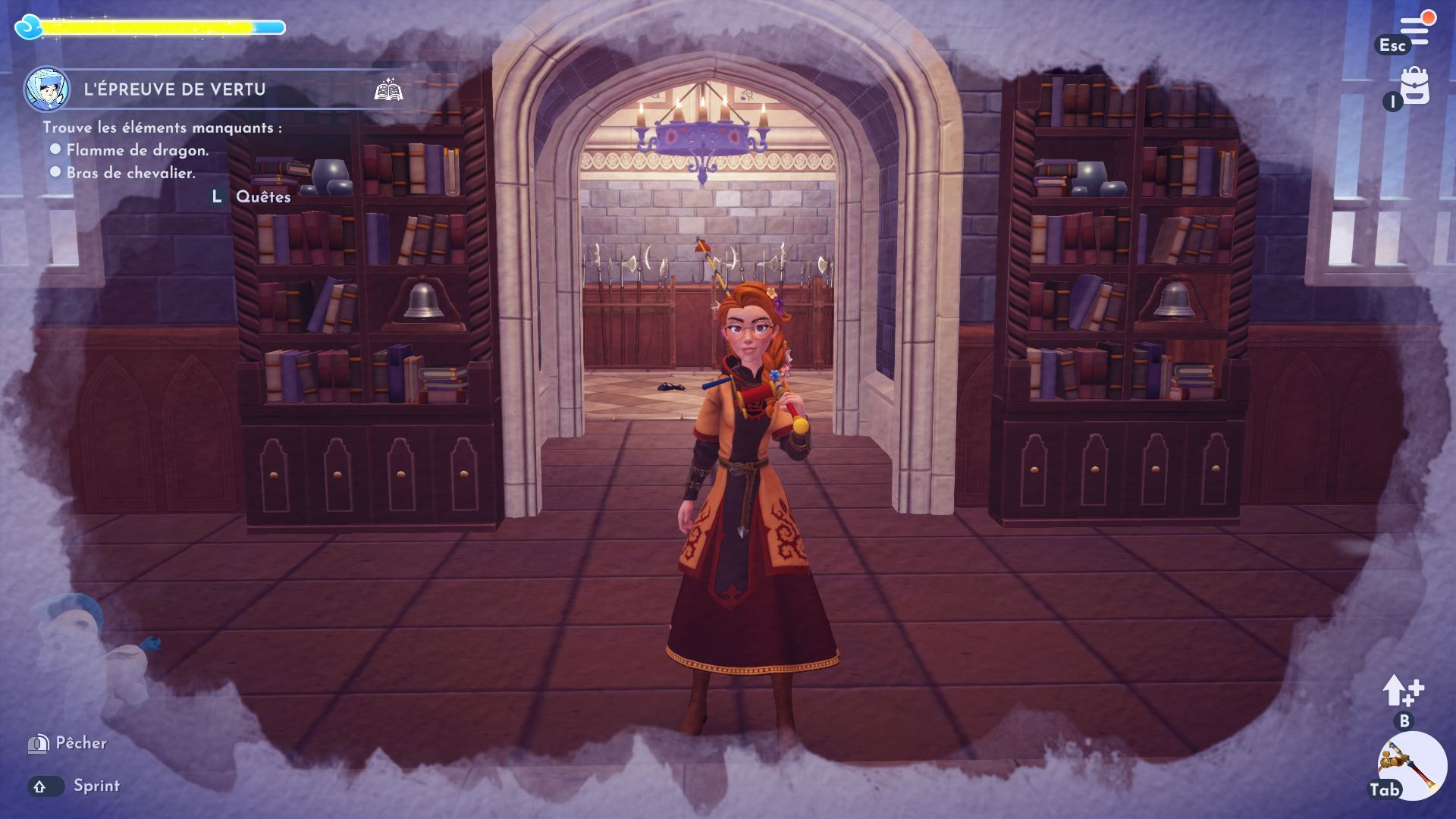This screenshot has width=1456, height=819.
Task: Open the main menu hamburger icon
Action: [1414, 30]
